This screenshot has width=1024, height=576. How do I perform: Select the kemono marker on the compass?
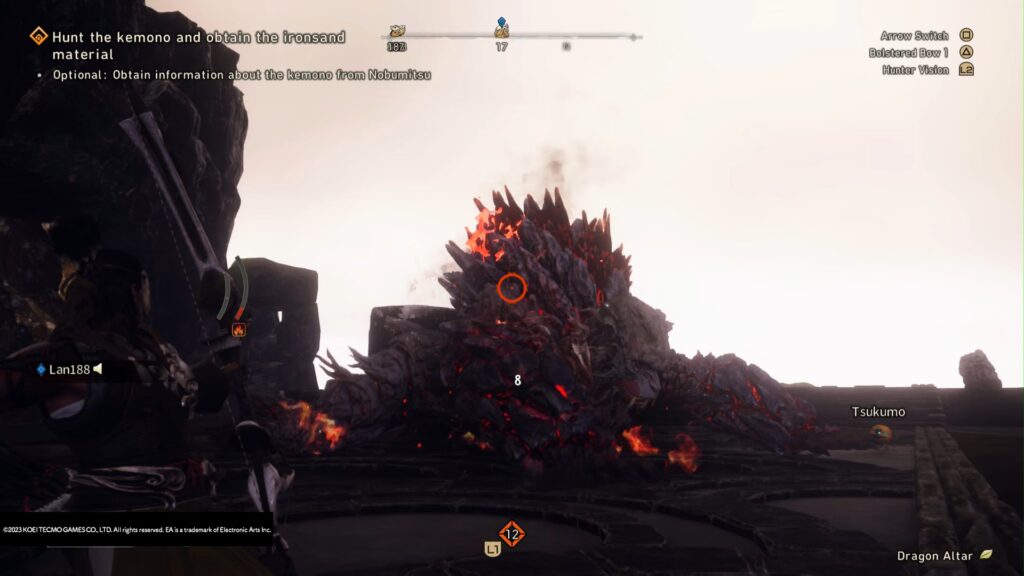(x=397, y=32)
